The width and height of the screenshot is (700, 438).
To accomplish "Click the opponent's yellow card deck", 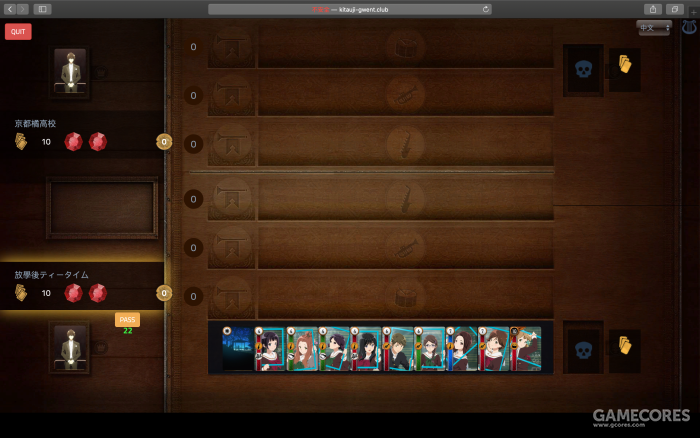I will pos(625,67).
